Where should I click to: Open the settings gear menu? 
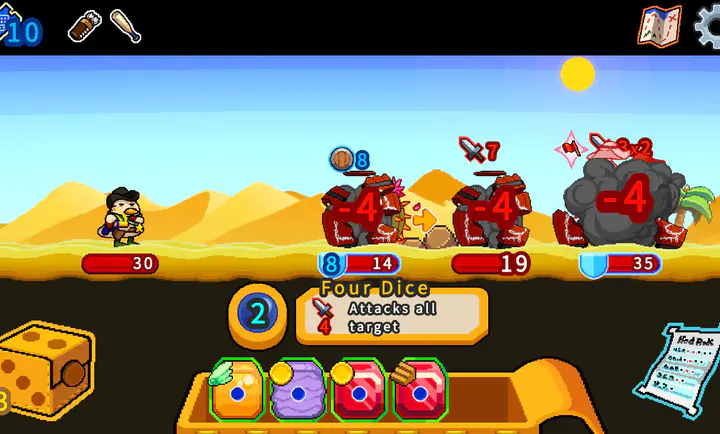708,26
